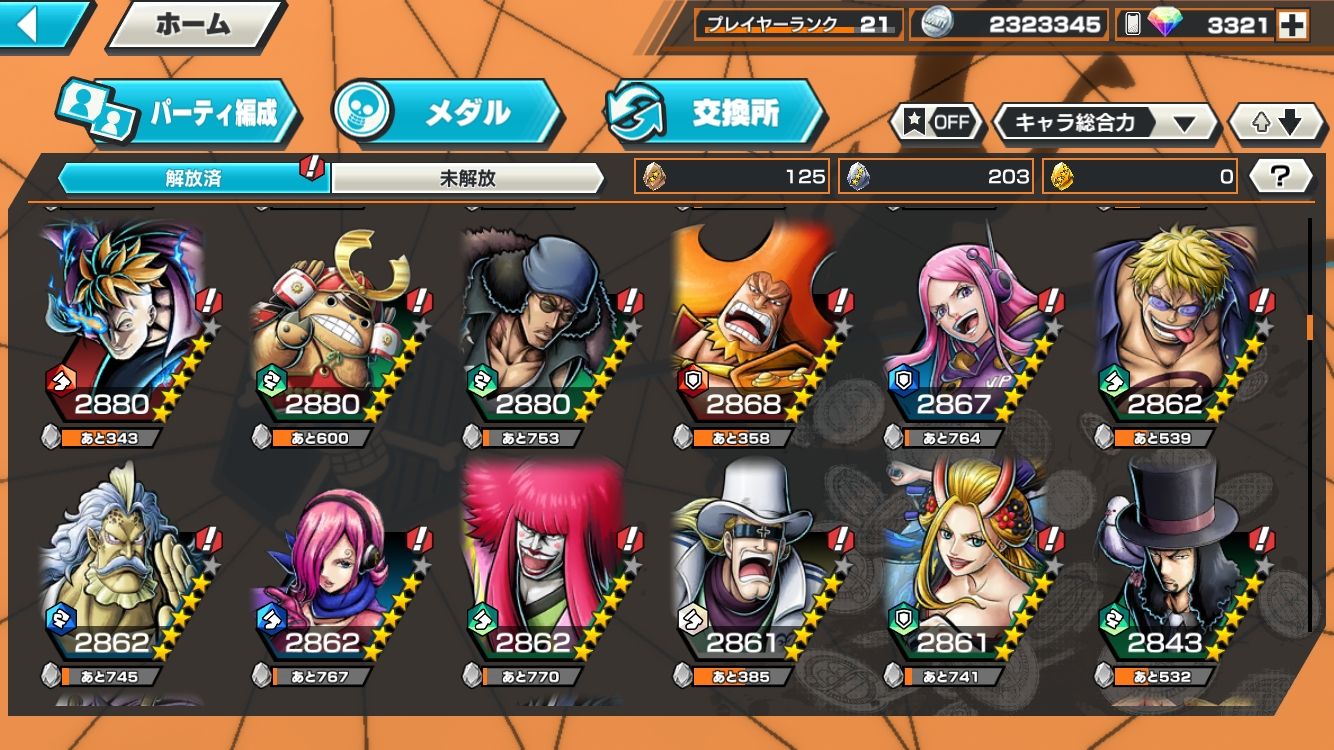
Task: Switch to the 解放済 unlocked tab
Action: 193,179
